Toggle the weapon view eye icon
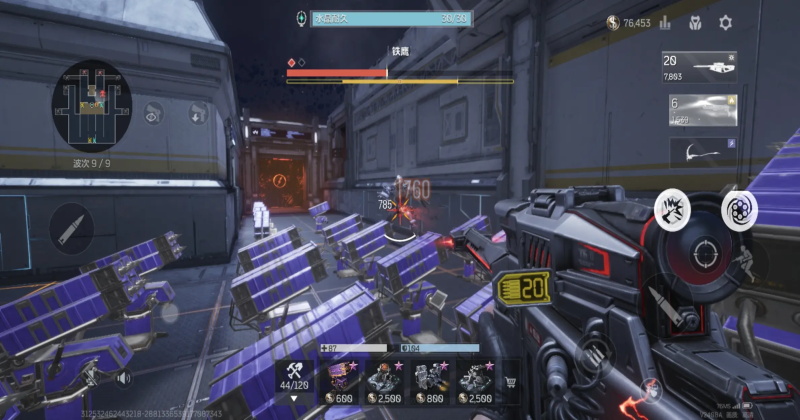This screenshot has height=420, width=800. 153,113
